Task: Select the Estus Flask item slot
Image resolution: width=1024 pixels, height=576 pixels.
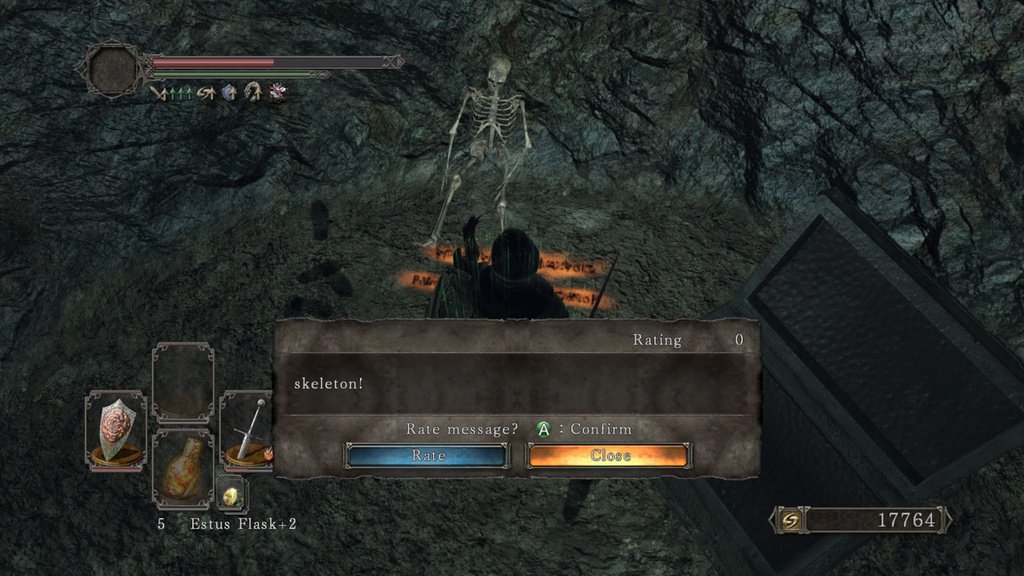Action: pyautogui.click(x=182, y=468)
